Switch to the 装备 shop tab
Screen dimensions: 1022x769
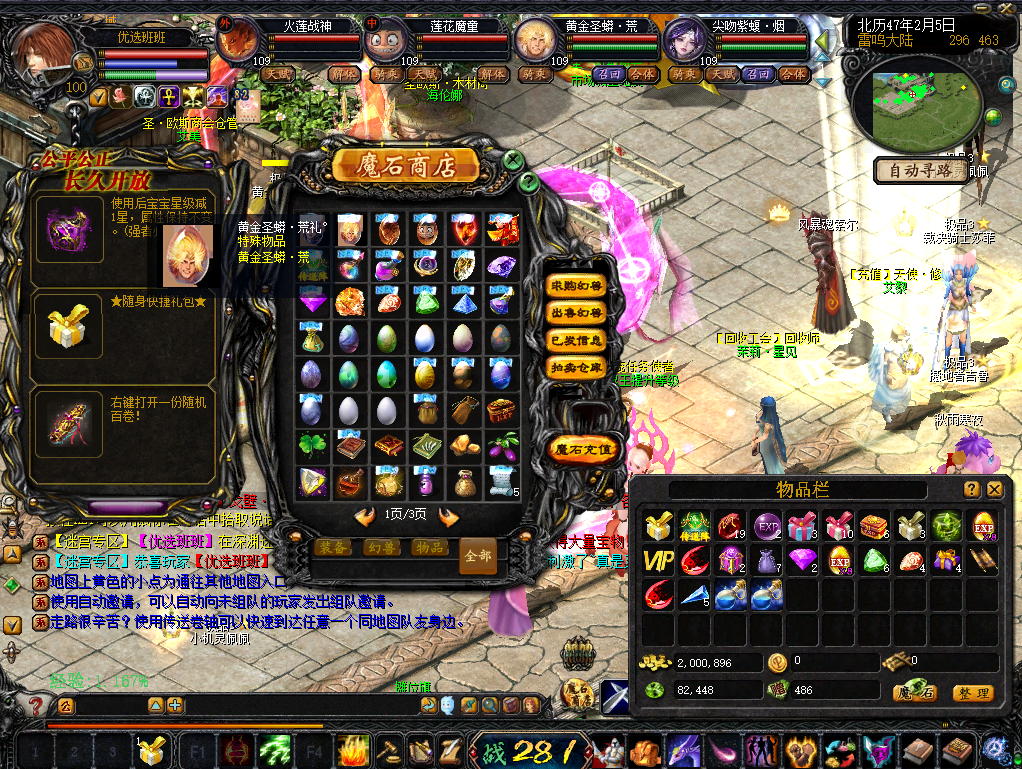333,547
